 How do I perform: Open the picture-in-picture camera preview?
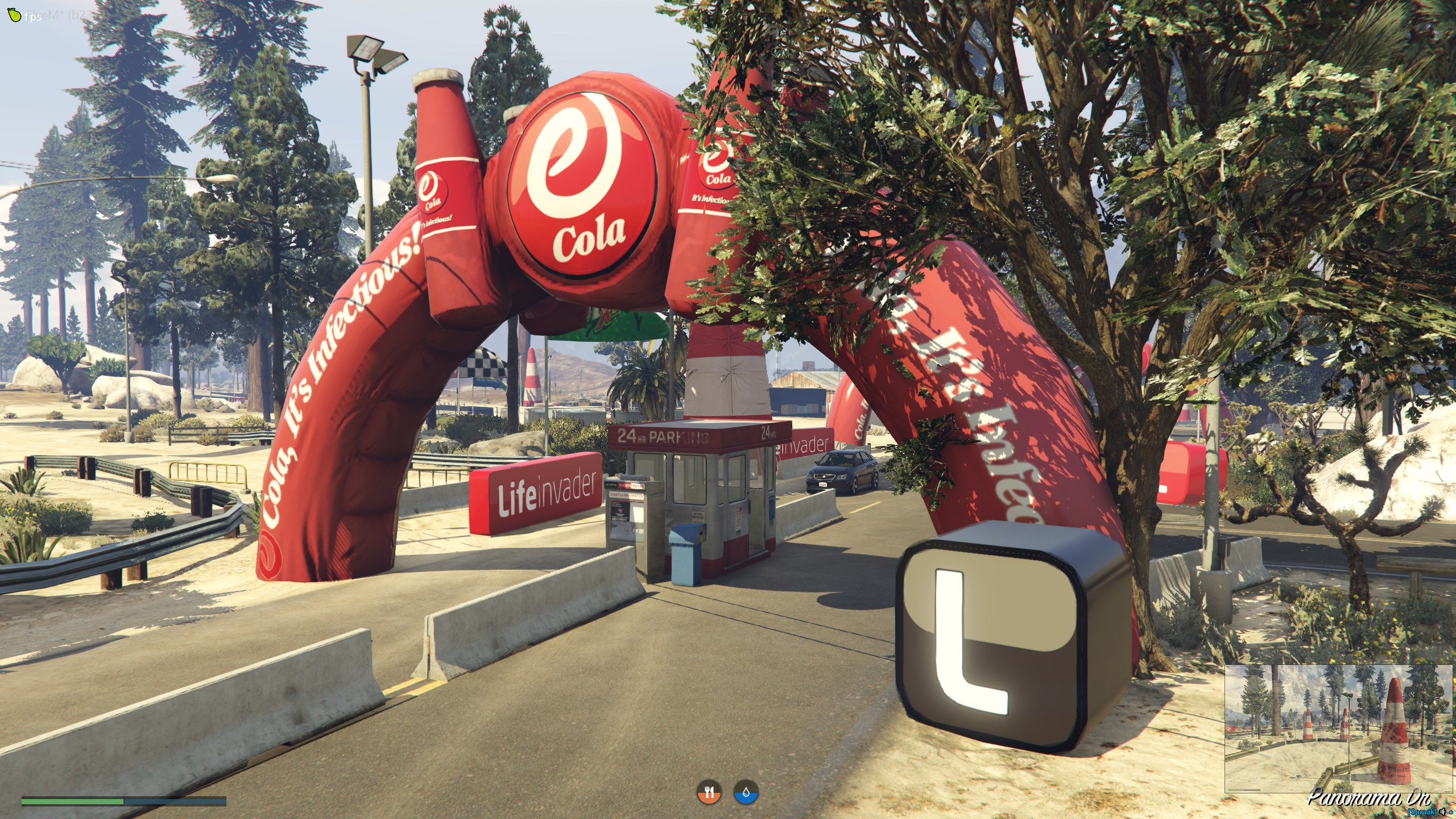(x=1339, y=728)
